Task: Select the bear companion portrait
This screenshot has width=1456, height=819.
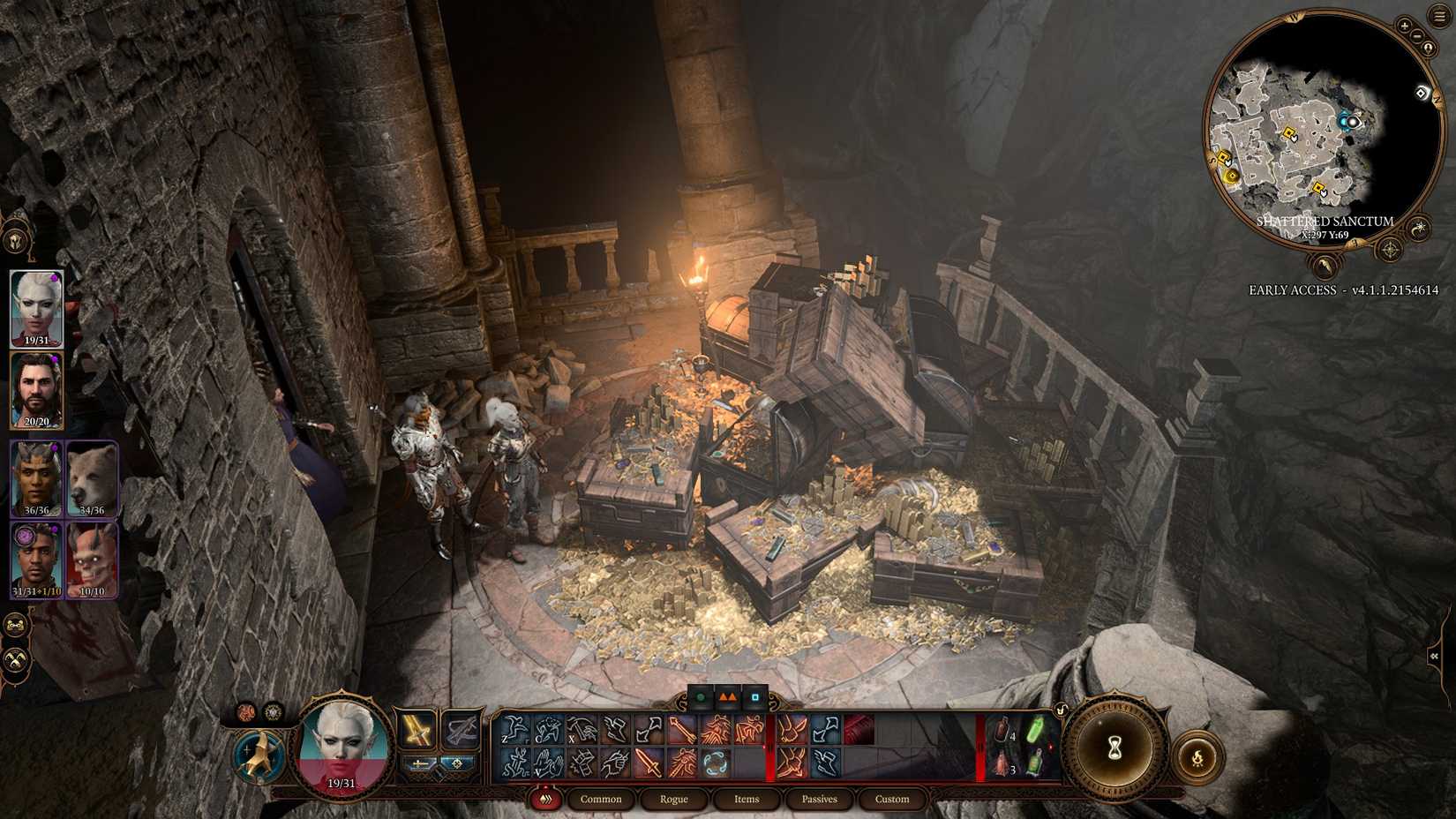Action: pyautogui.click(x=92, y=478)
